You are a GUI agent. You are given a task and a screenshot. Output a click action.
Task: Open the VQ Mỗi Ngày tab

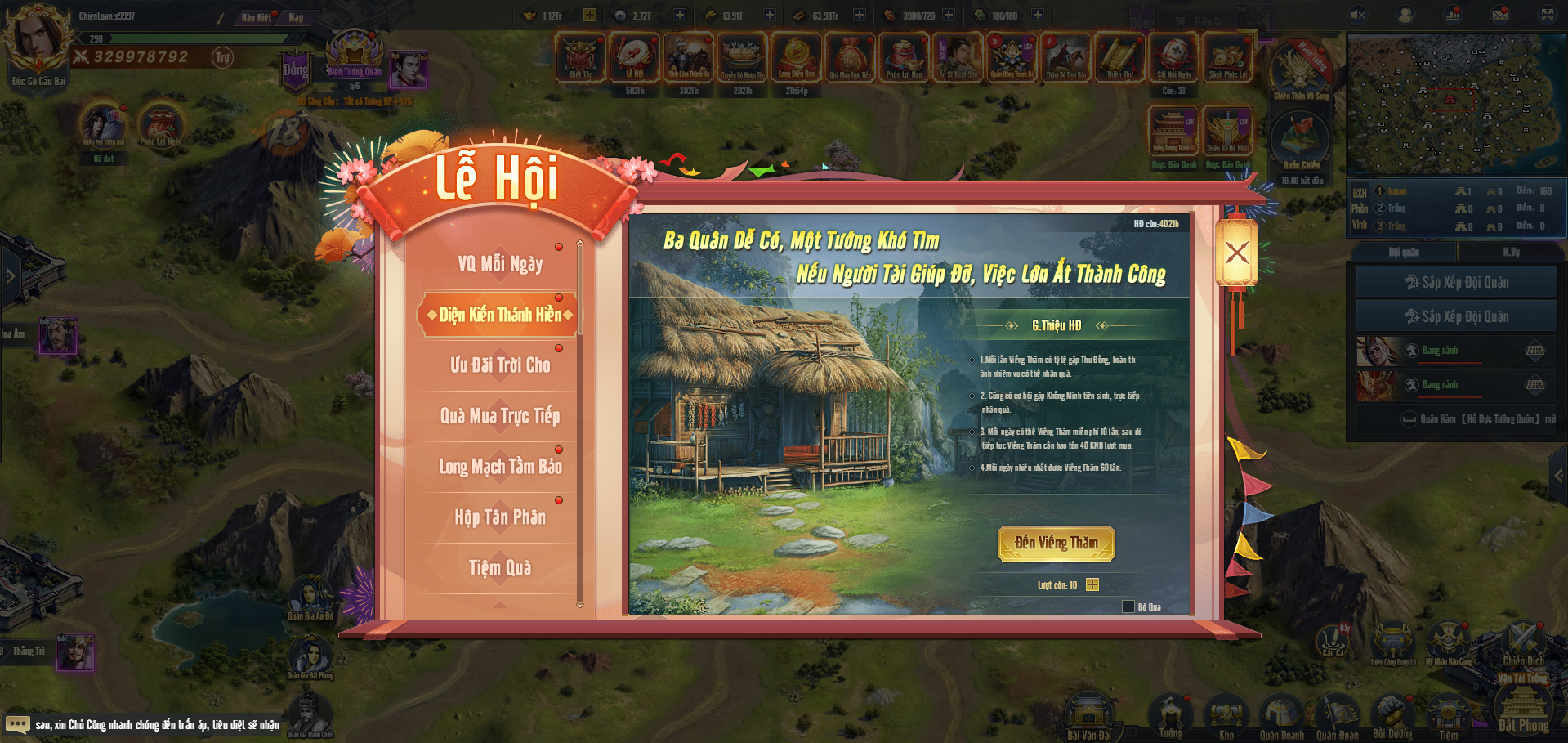(499, 264)
